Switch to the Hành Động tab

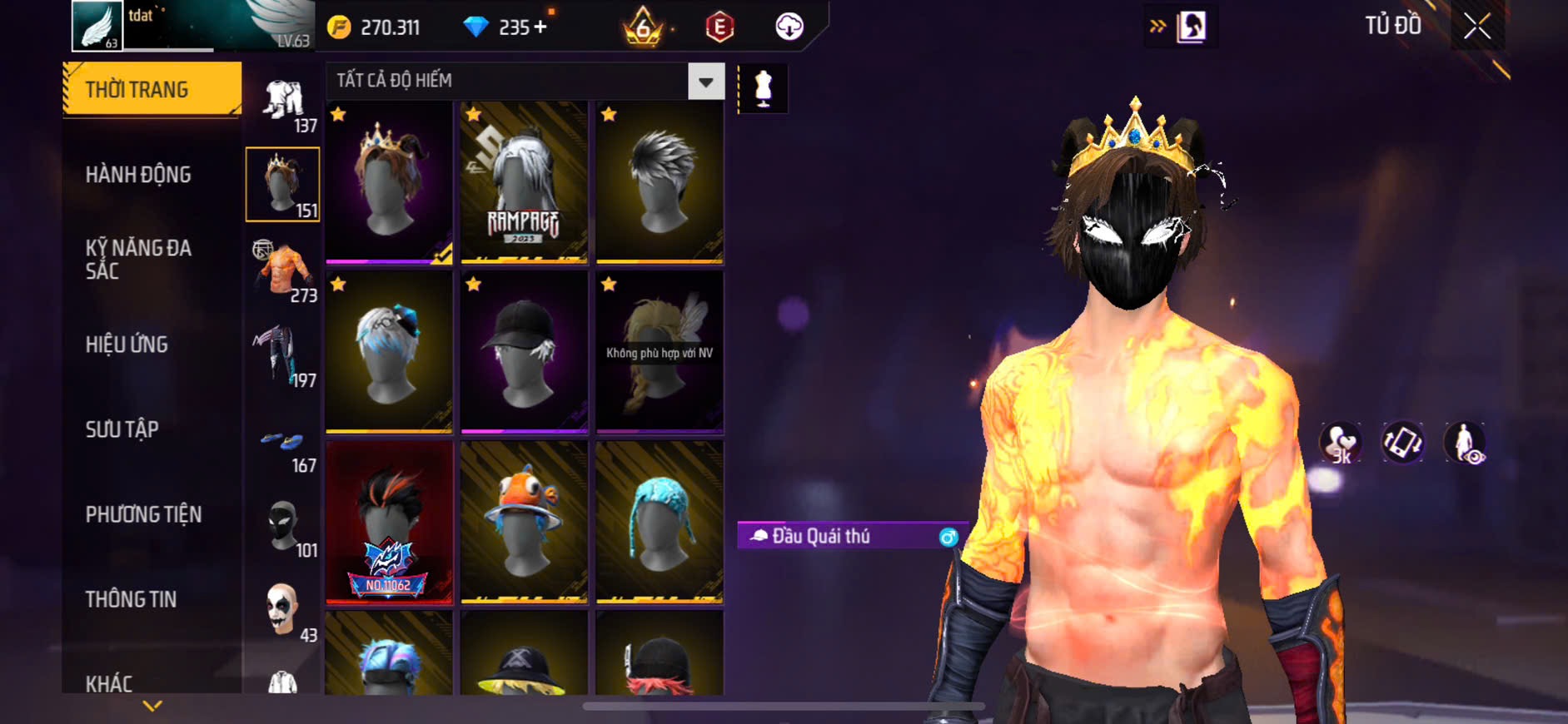(138, 175)
